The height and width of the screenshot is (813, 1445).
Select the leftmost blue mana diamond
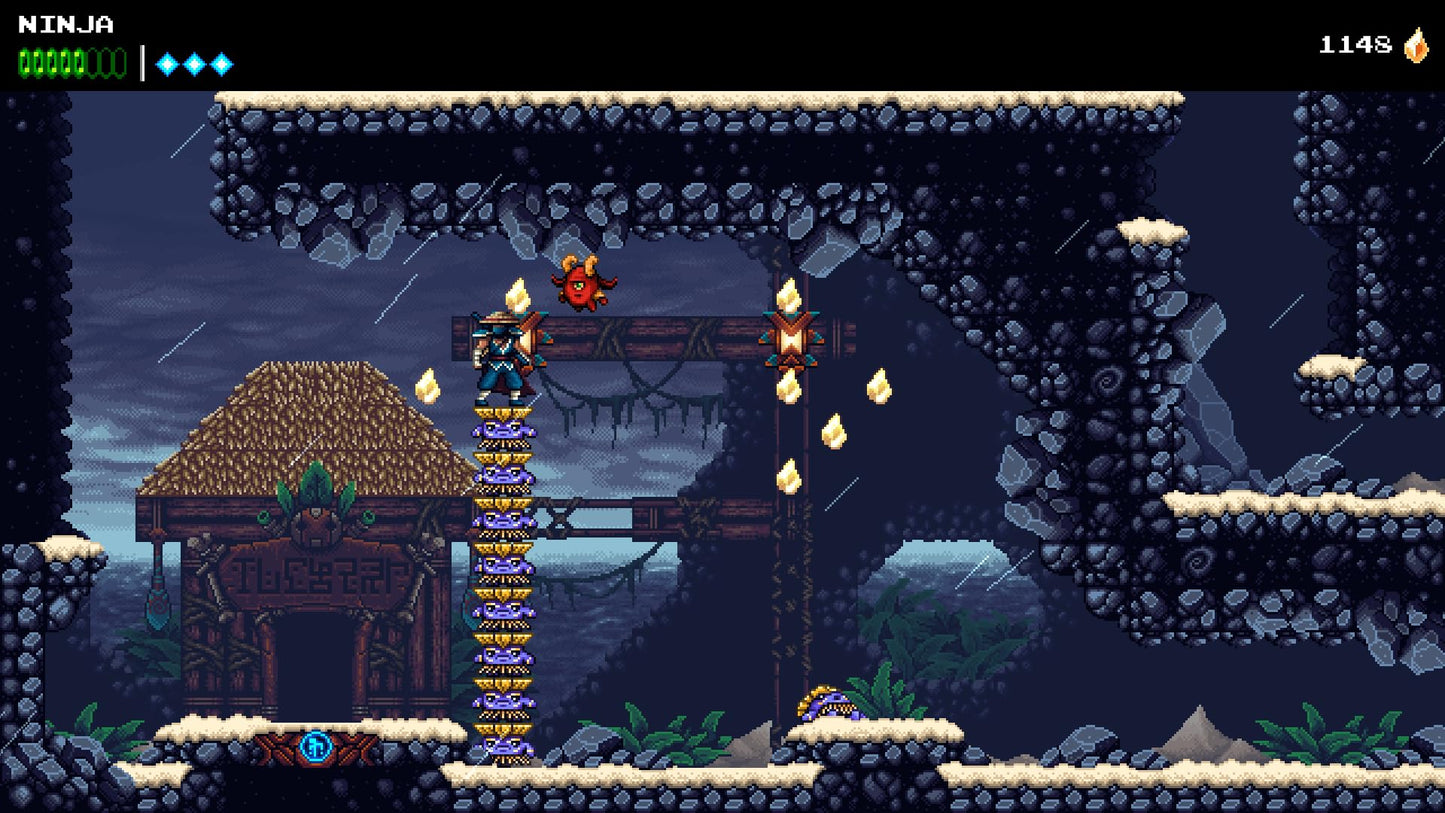pyautogui.click(x=165, y=62)
